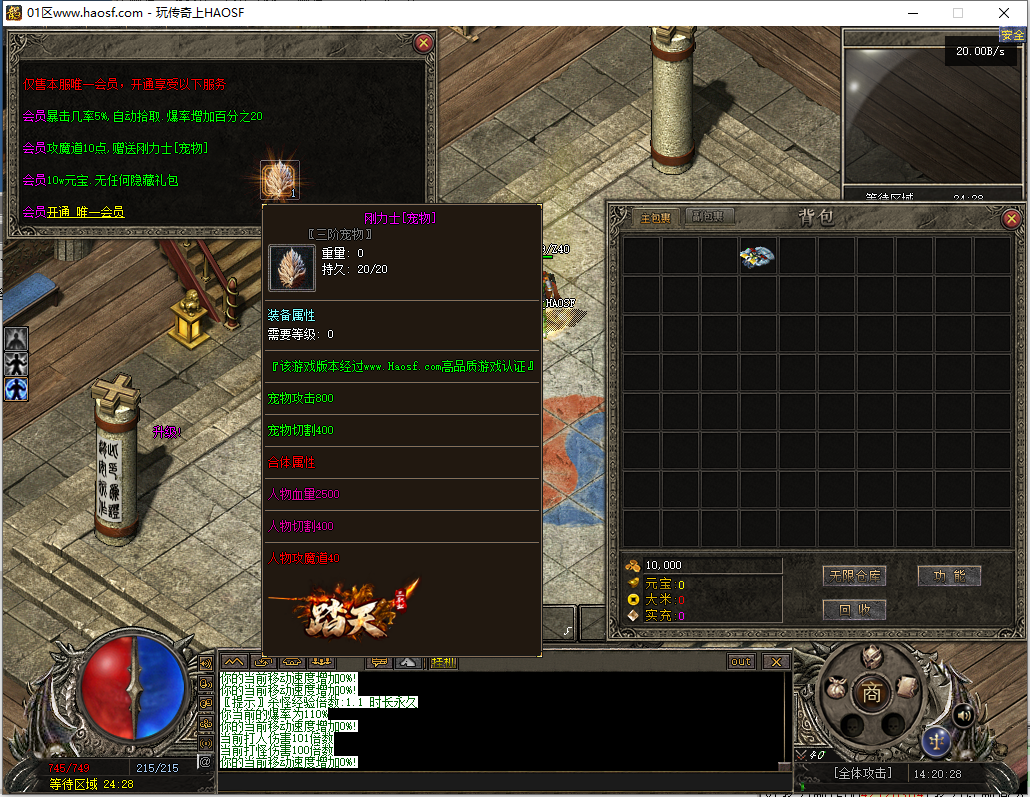The image size is (1030, 797).
Task: Click the 回收 recycle button
Action: coord(854,609)
